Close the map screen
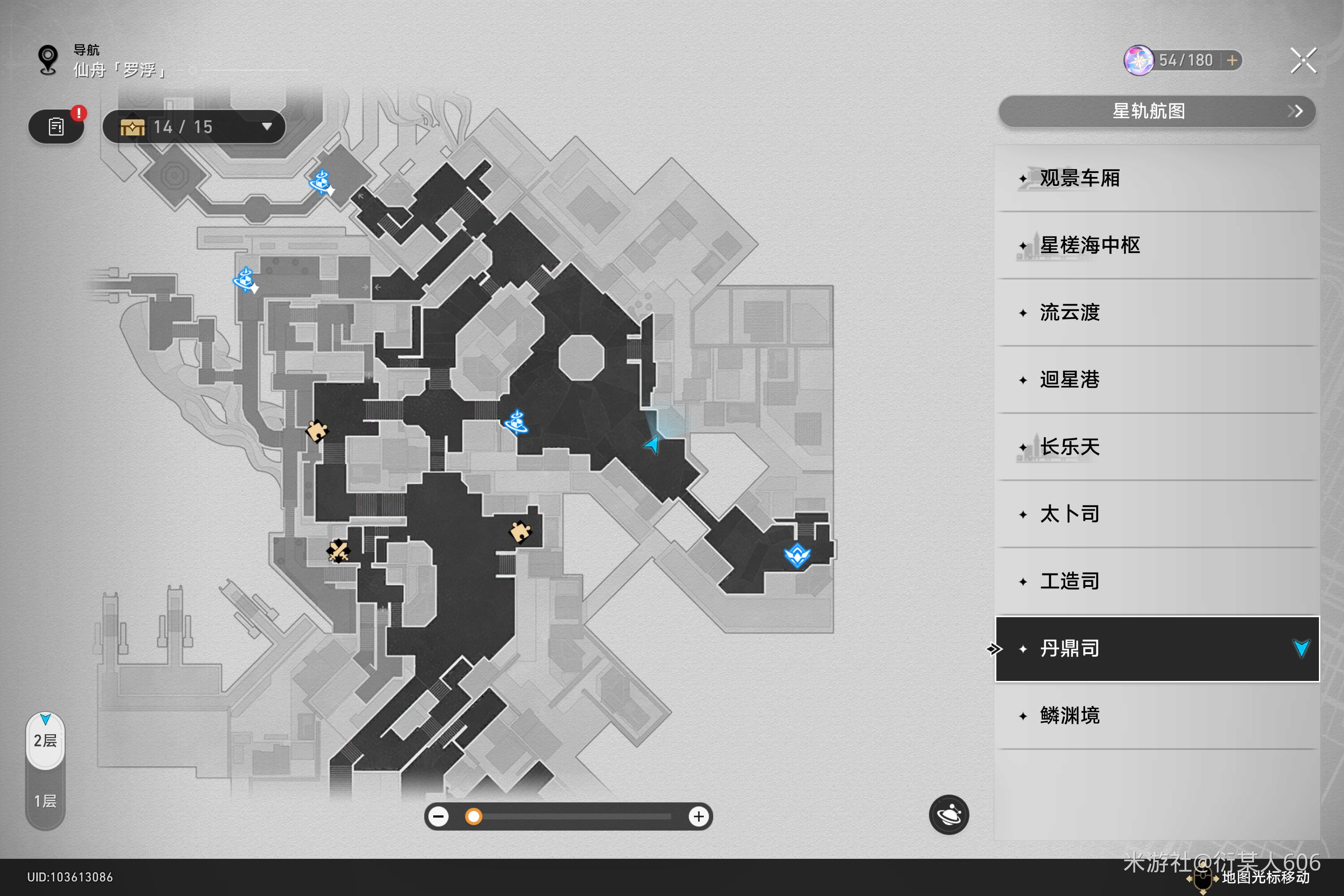The width and height of the screenshot is (1344, 896). point(1303,60)
